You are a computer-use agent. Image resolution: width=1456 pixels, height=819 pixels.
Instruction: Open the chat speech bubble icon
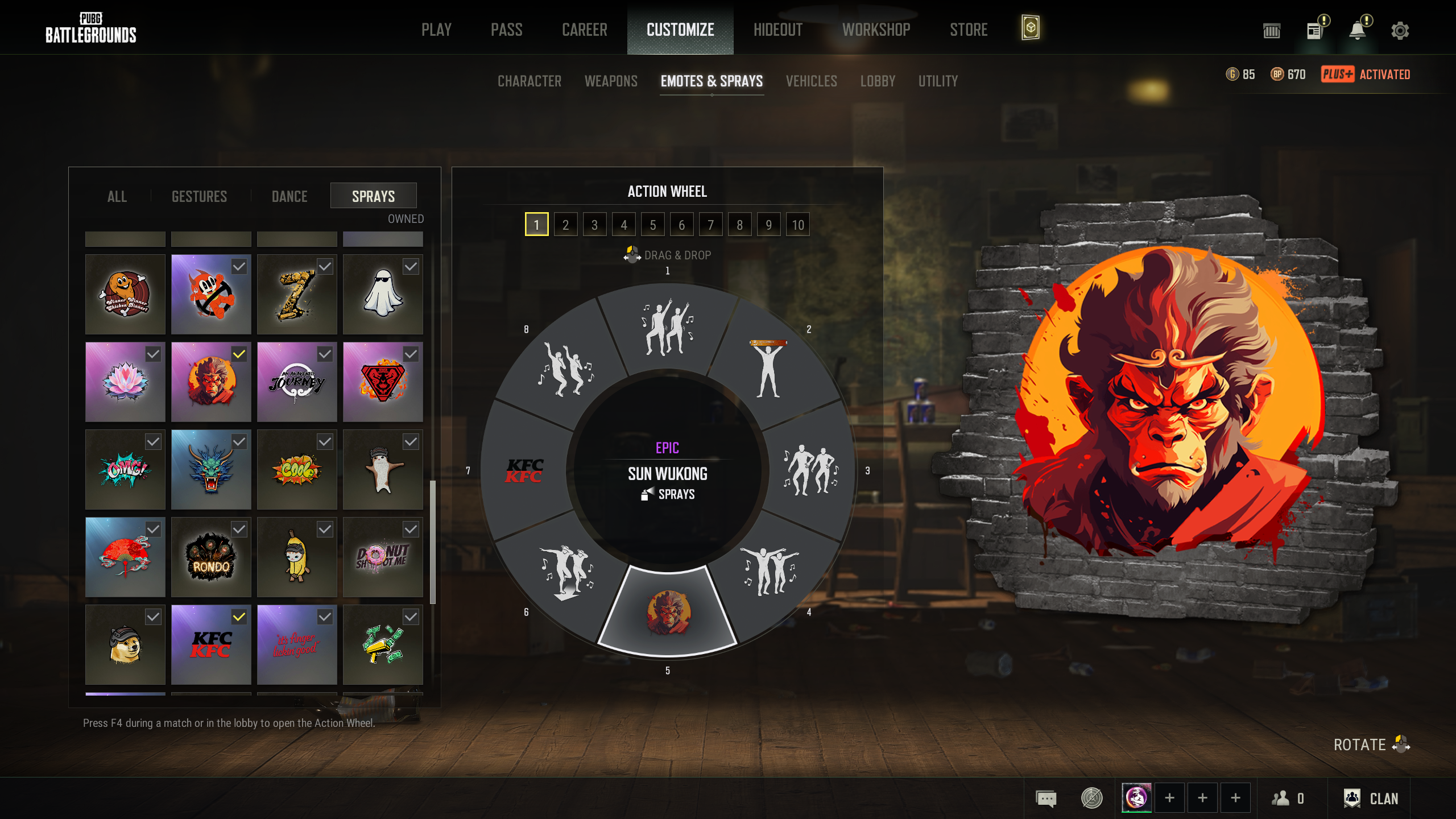click(x=1046, y=799)
